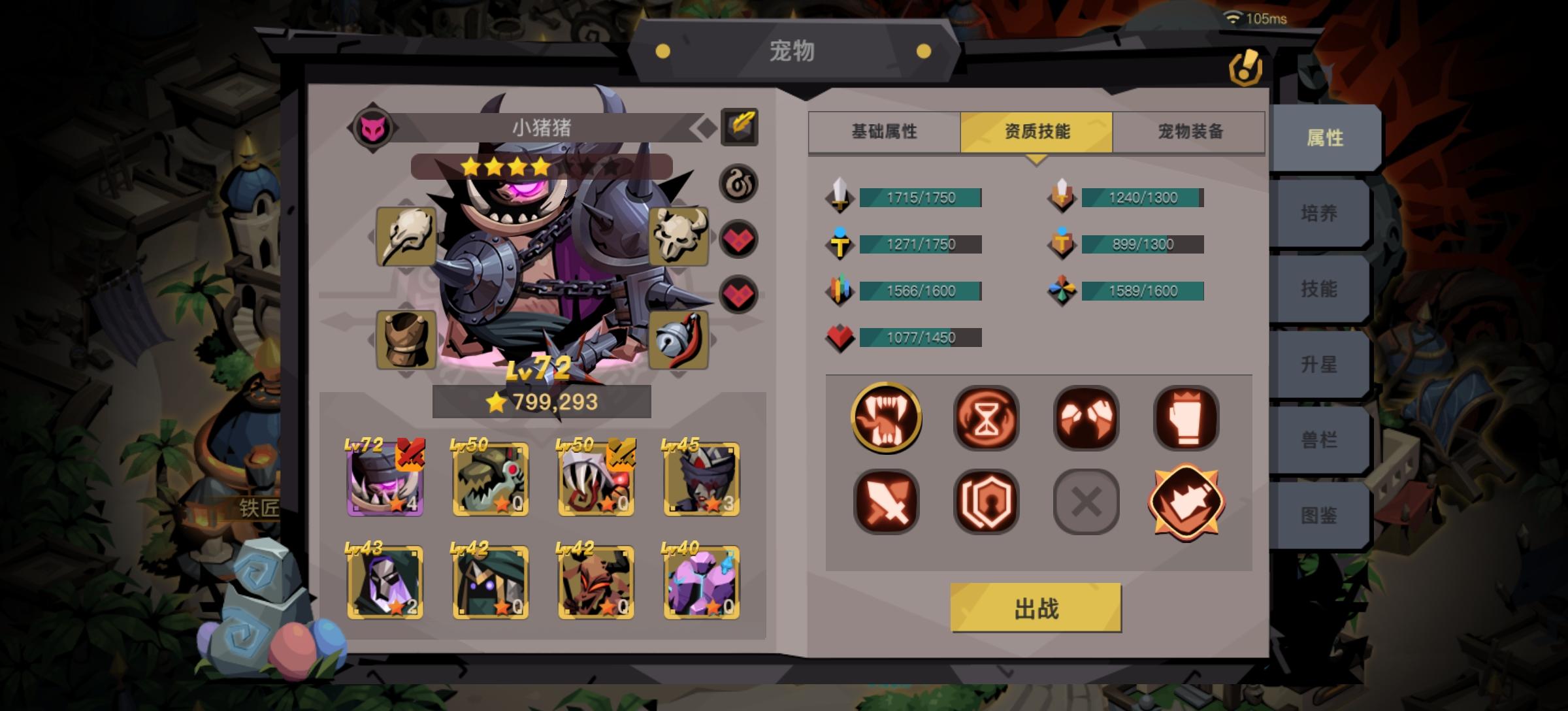This screenshot has width=1568, height=711.
Task: Open the hourglass skill icon
Action: point(985,417)
